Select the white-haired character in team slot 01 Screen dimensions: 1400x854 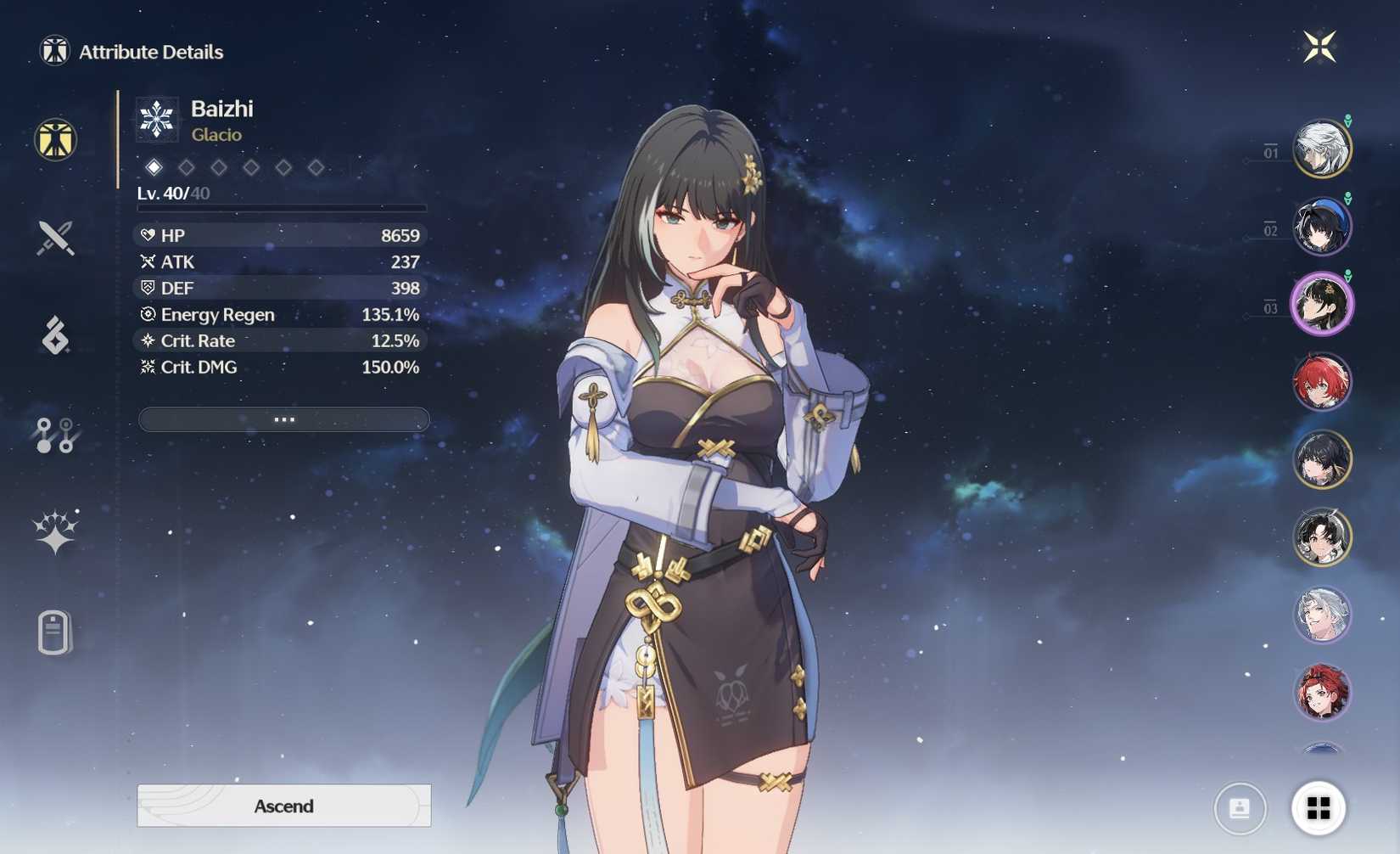point(1321,149)
